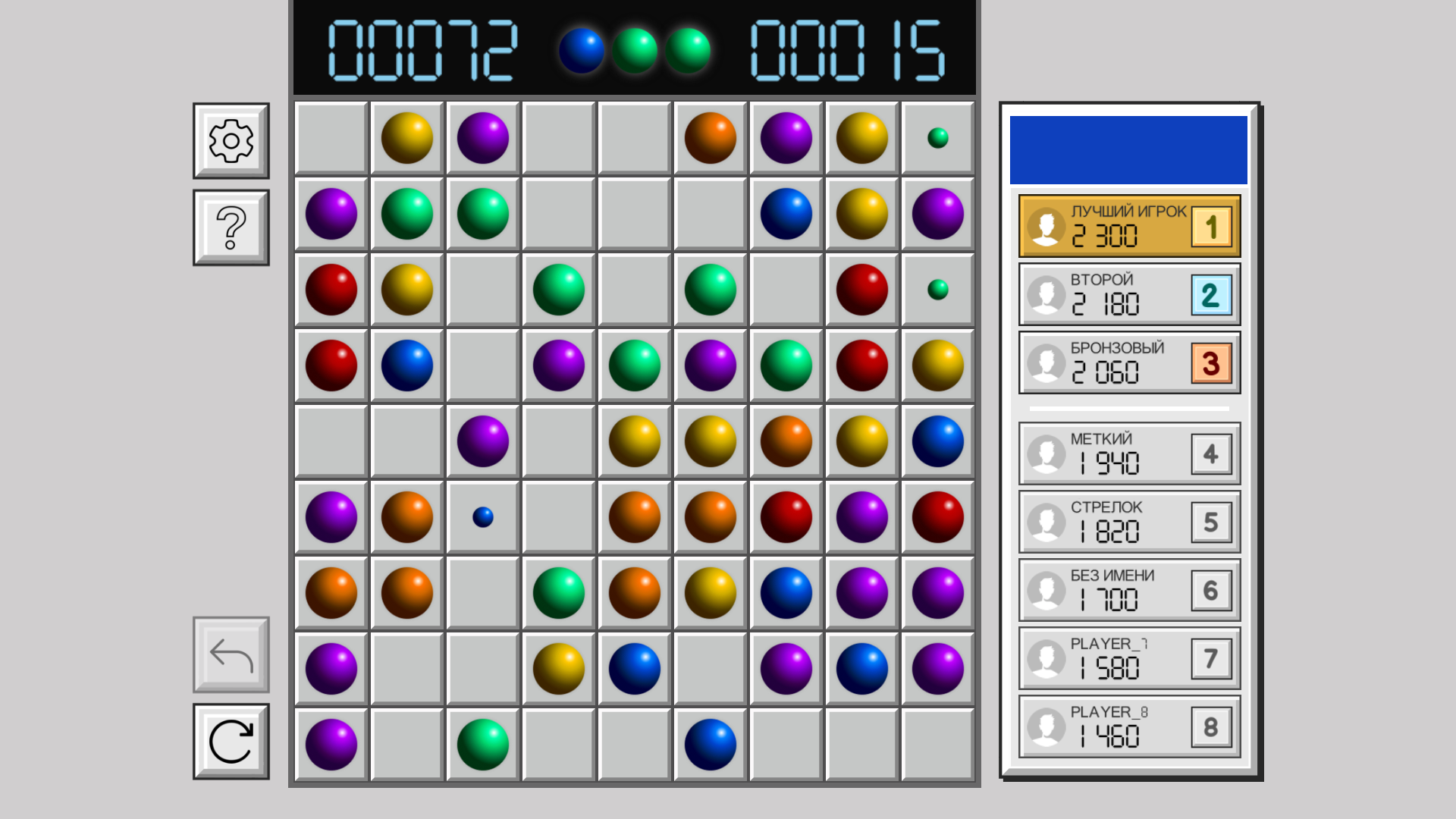
Task: Select the ВТОРОЙ leaderboard entry
Action: point(1128,294)
